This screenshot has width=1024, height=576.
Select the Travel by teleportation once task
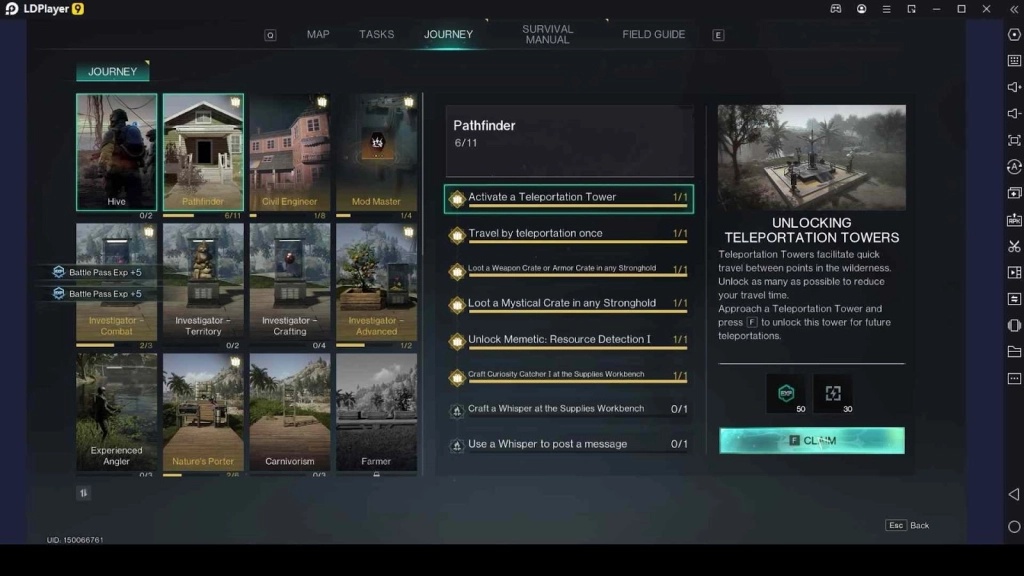[569, 234]
